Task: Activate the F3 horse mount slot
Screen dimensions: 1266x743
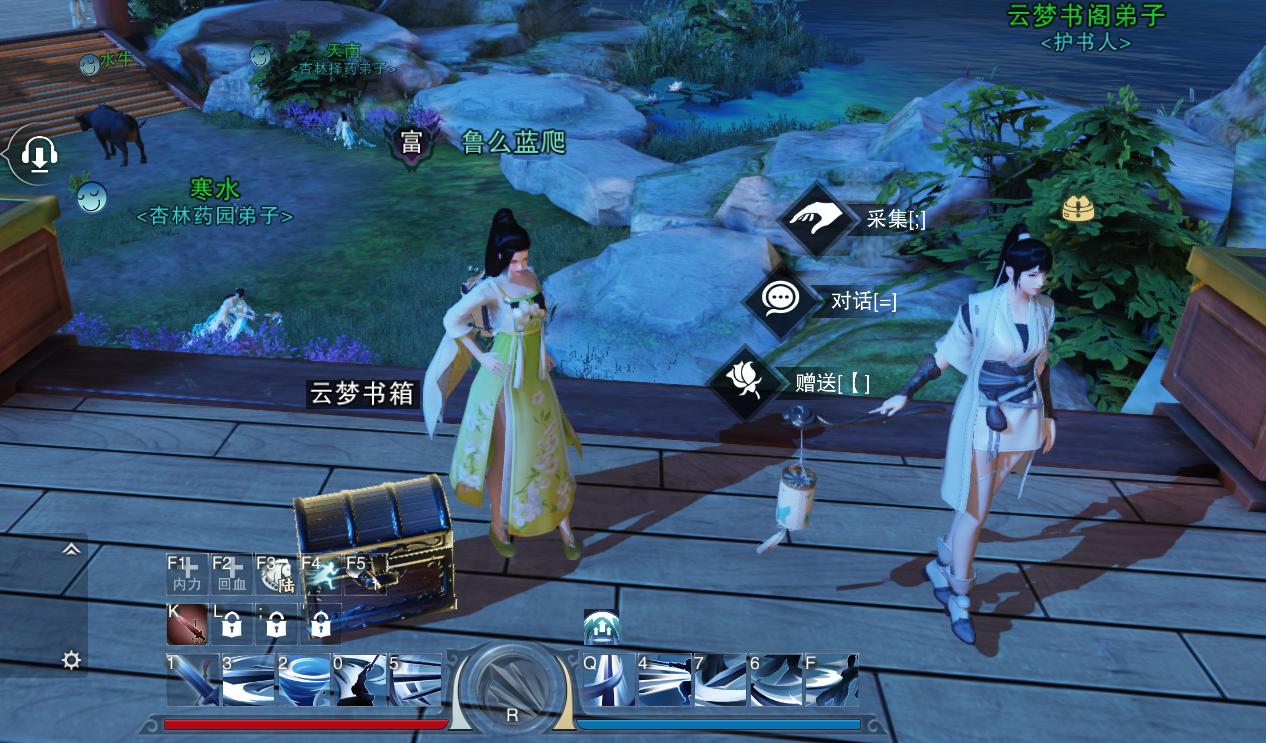Action: click(x=276, y=574)
